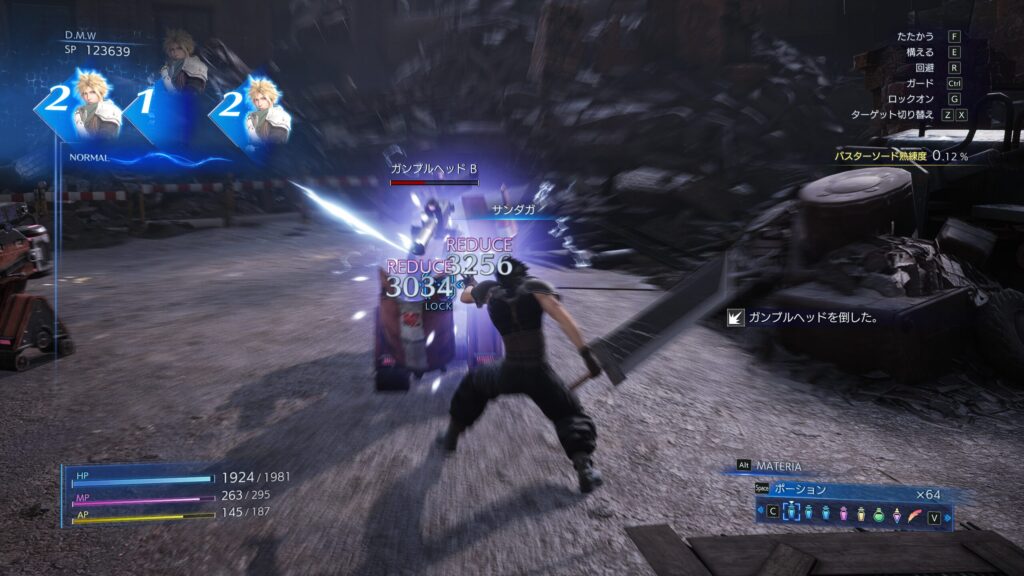Viewport: 1024px width, 576px height.
Task: Select the purple diamond-shaped bottle item
Action: click(897, 515)
